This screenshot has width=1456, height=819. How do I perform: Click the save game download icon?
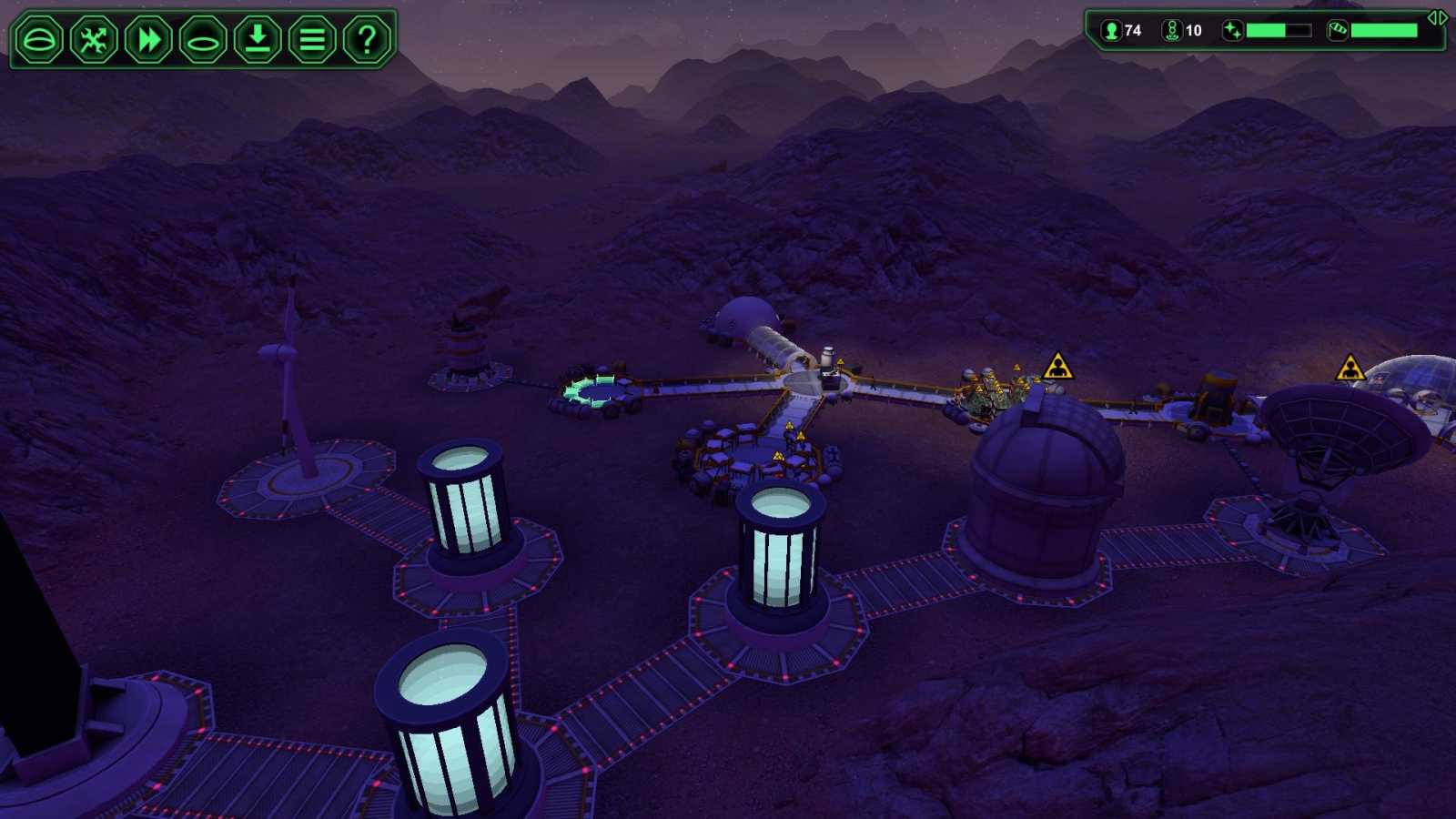257,39
